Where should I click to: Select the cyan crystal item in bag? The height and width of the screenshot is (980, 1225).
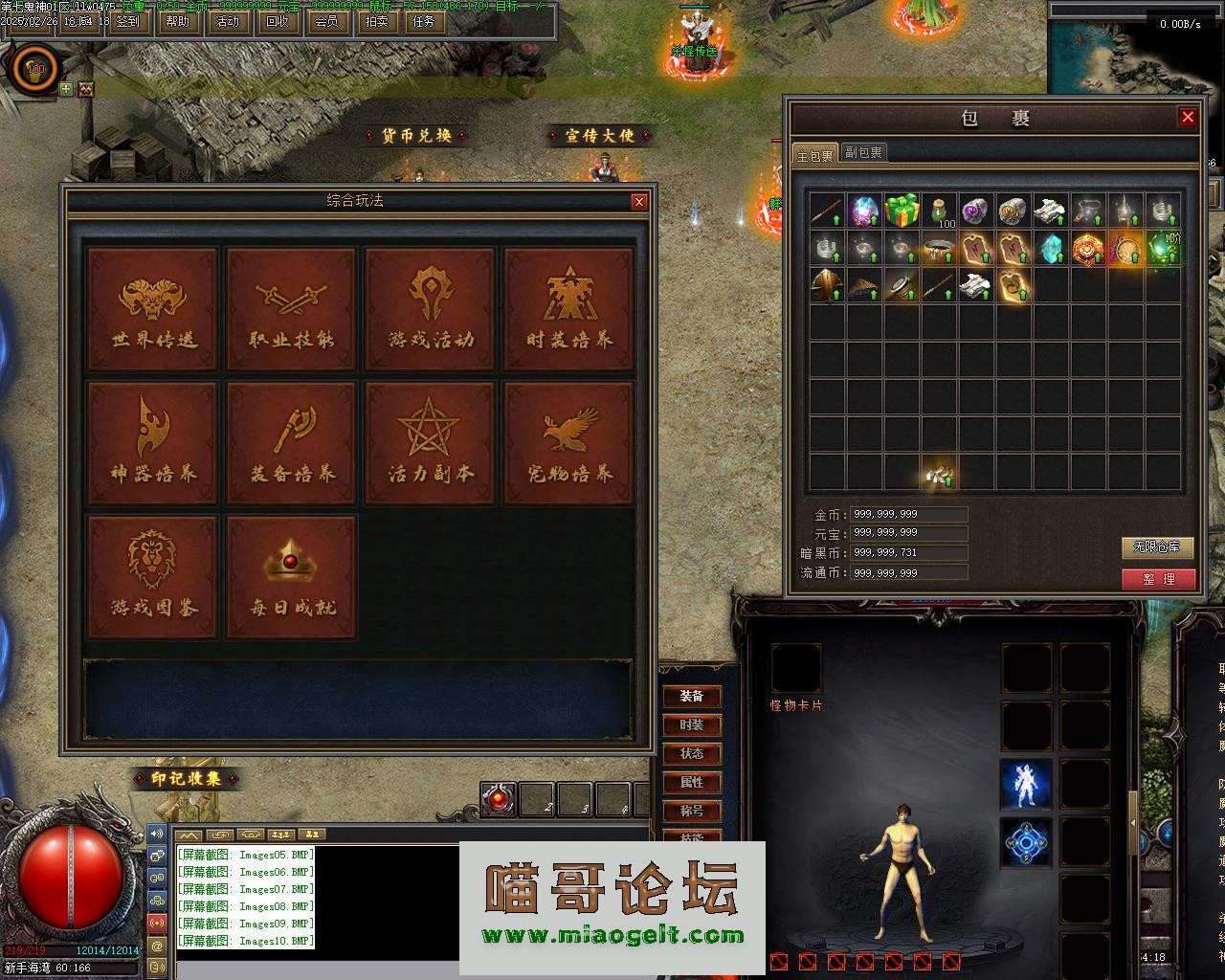[1051, 247]
